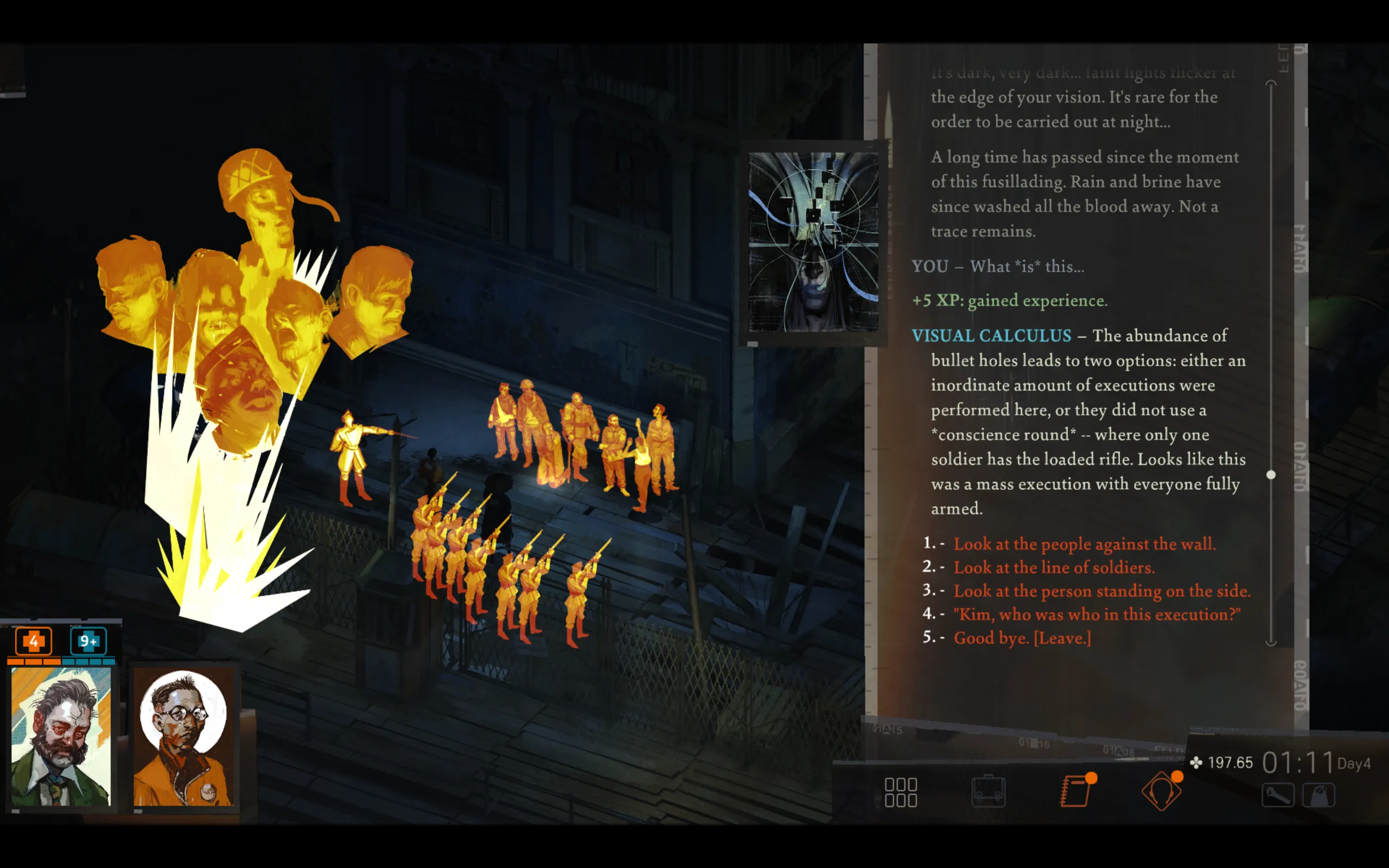Click the Visual Calculus skill portrait
1389x868 pixels.
click(x=813, y=242)
